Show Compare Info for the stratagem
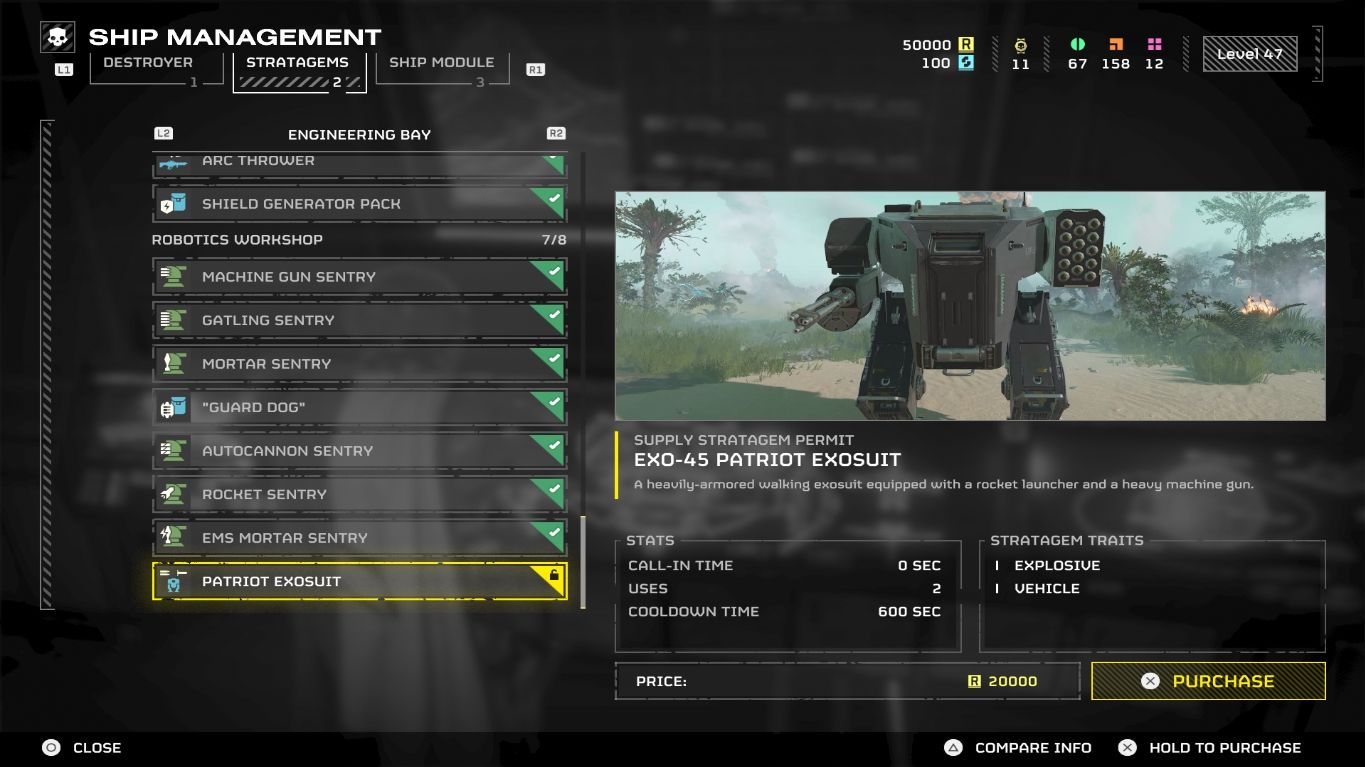Viewport: 1365px width, 767px height. (x=1019, y=748)
